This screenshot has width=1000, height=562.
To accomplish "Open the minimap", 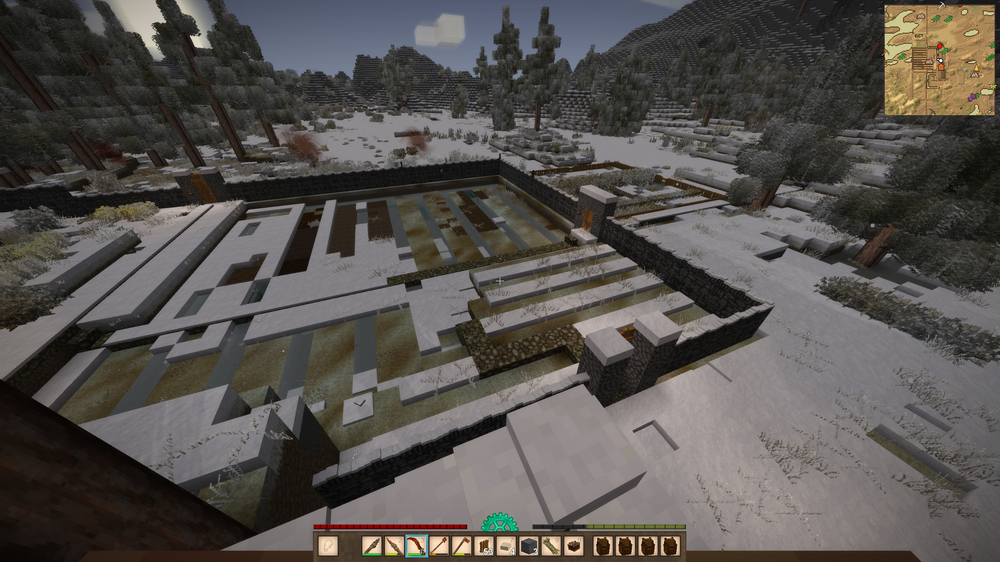I will pos(938,59).
